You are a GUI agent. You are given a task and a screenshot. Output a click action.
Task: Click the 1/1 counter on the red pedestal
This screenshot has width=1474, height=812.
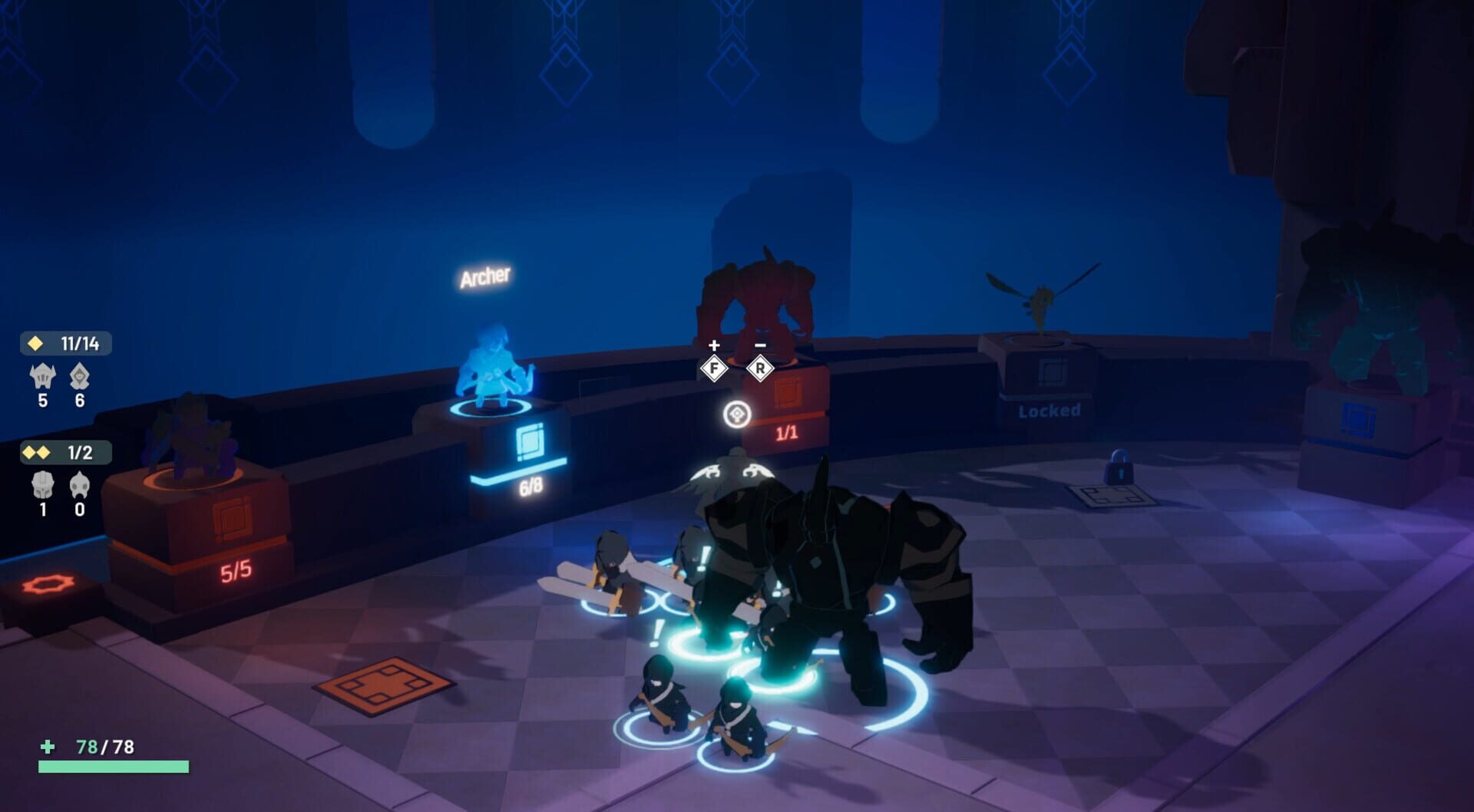[x=785, y=431]
